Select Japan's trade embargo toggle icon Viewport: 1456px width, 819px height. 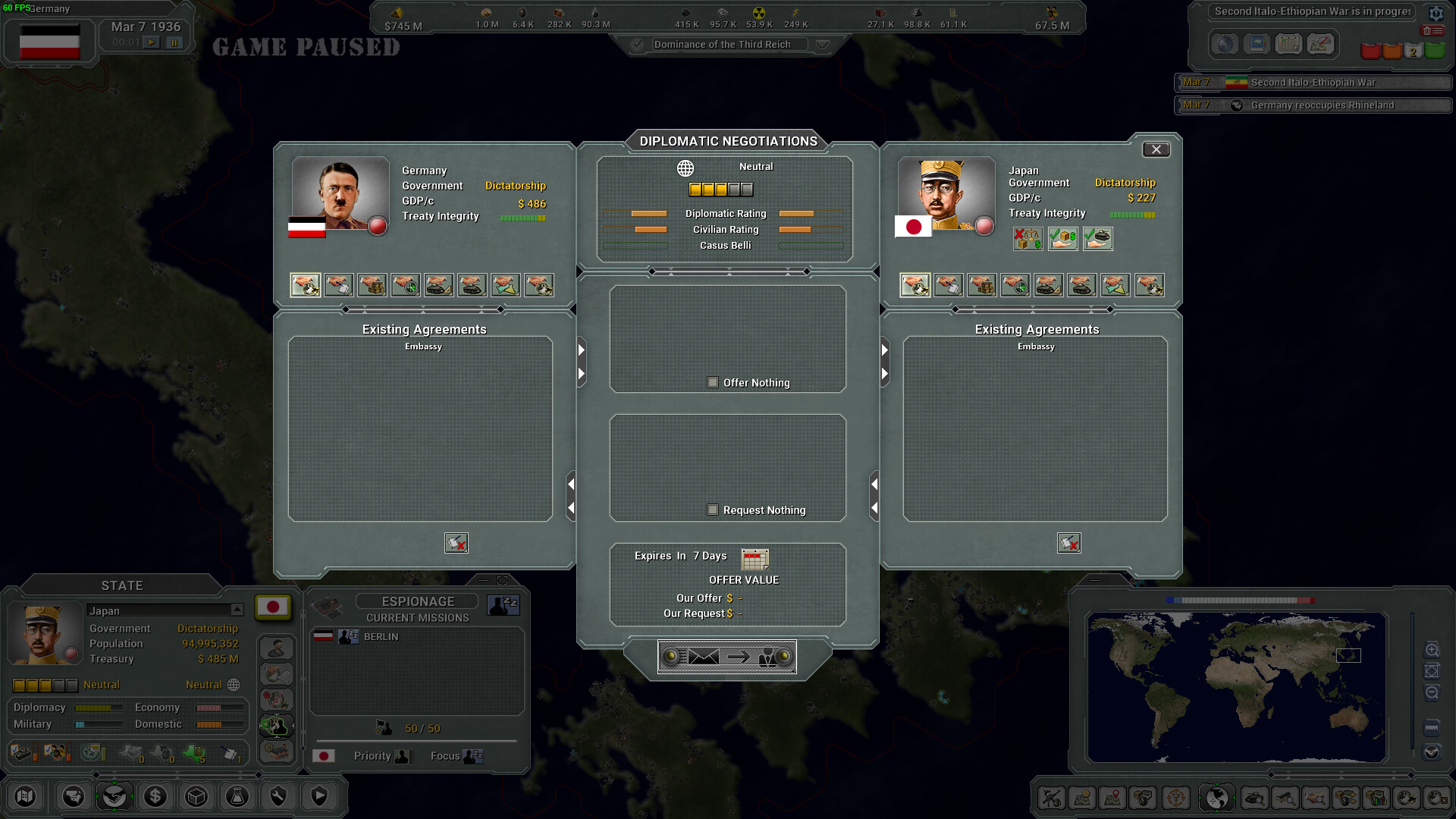1028,239
